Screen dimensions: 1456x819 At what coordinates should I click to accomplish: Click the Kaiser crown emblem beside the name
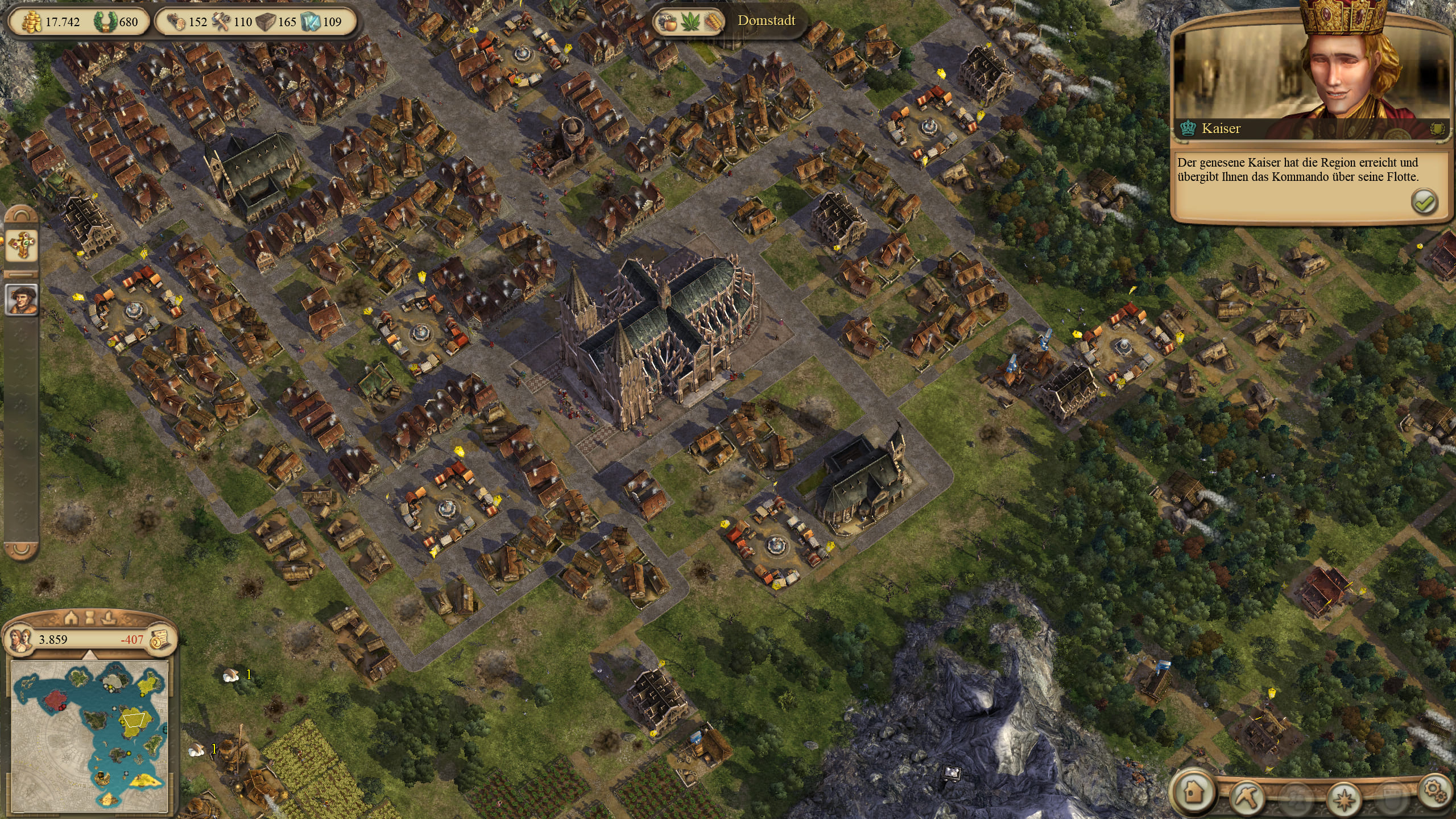[1188, 129]
